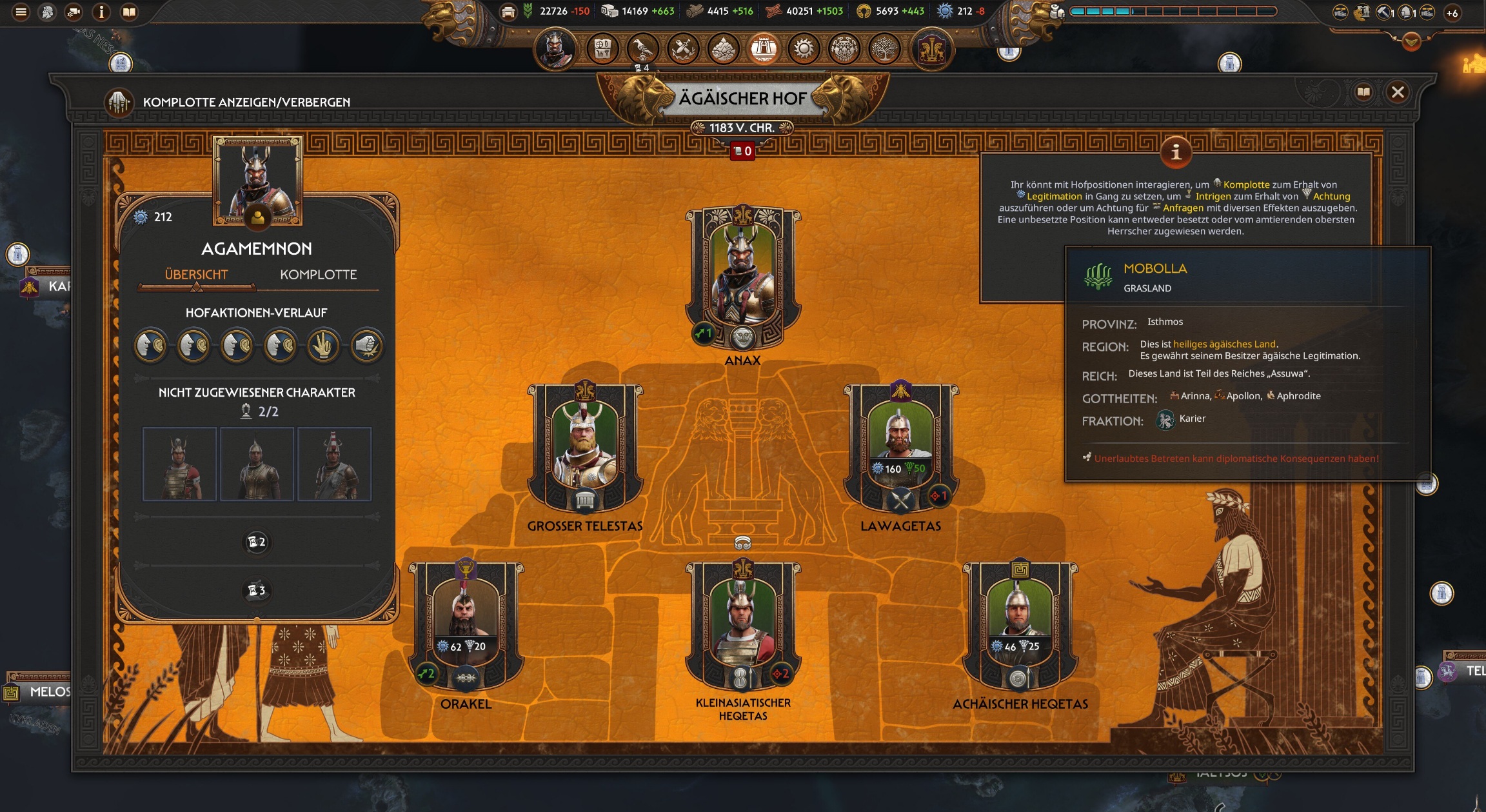The image size is (1486, 812).
Task: Switch to the Übersicht tab
Action: pos(196,275)
